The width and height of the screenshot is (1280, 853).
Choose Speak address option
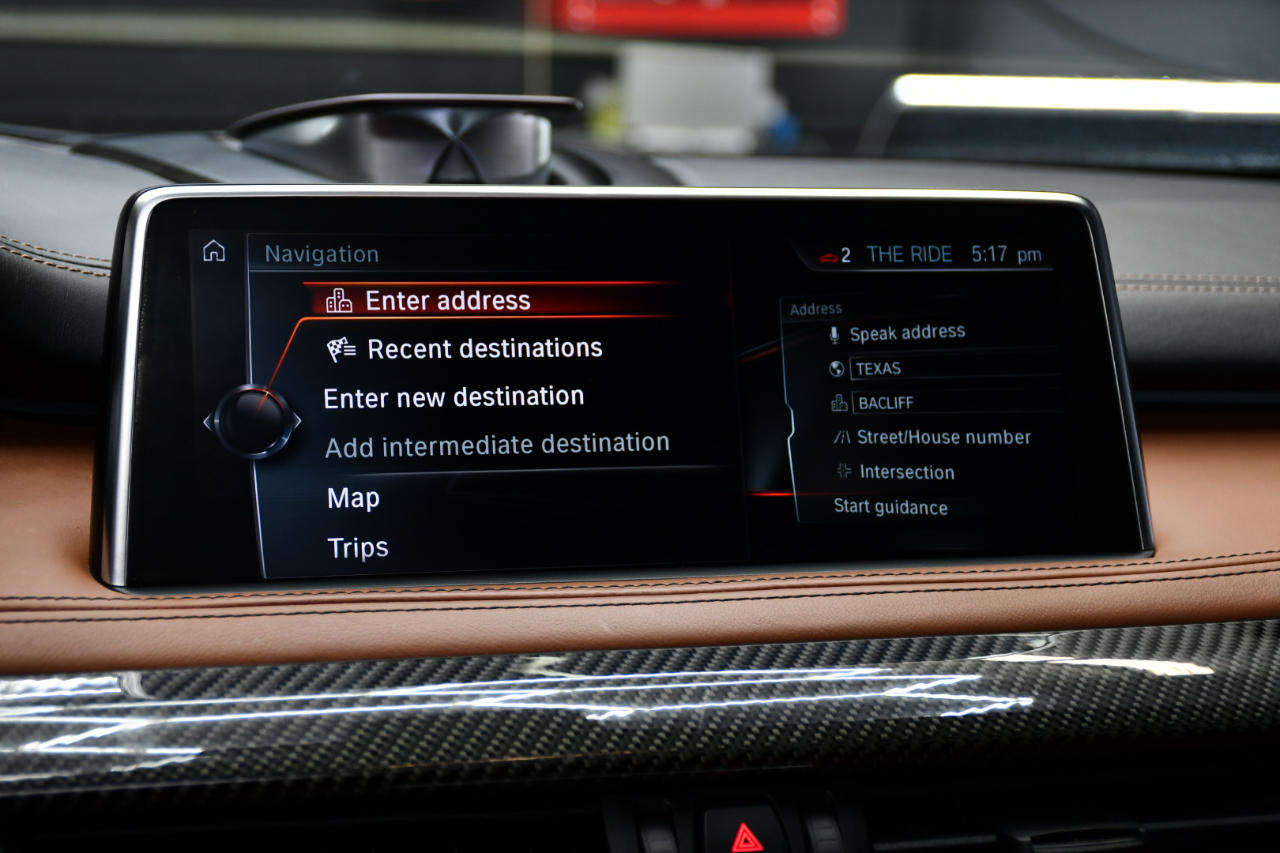click(907, 333)
